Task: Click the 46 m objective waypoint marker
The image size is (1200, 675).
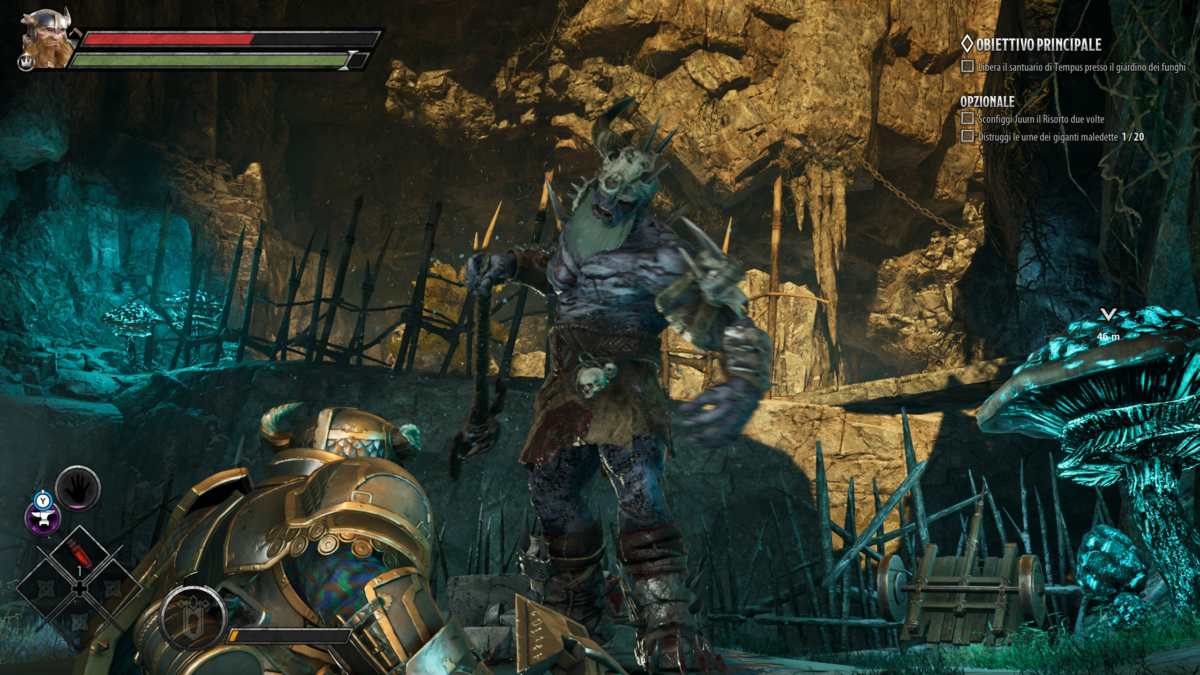Action: tap(1107, 322)
